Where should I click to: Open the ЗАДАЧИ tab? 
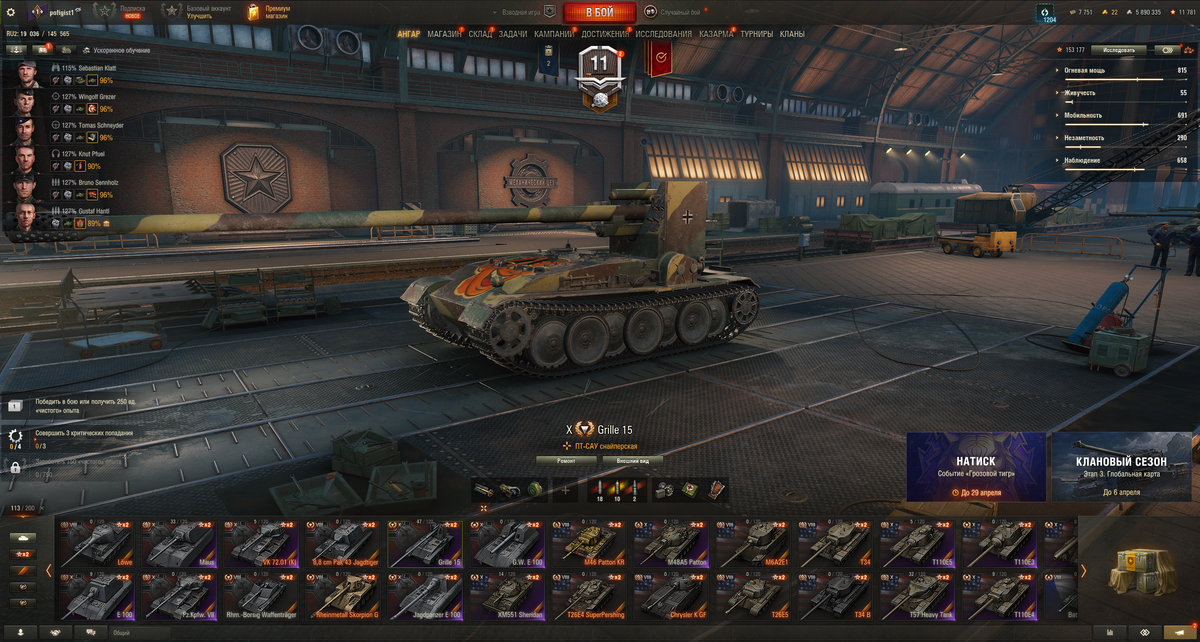[513, 34]
